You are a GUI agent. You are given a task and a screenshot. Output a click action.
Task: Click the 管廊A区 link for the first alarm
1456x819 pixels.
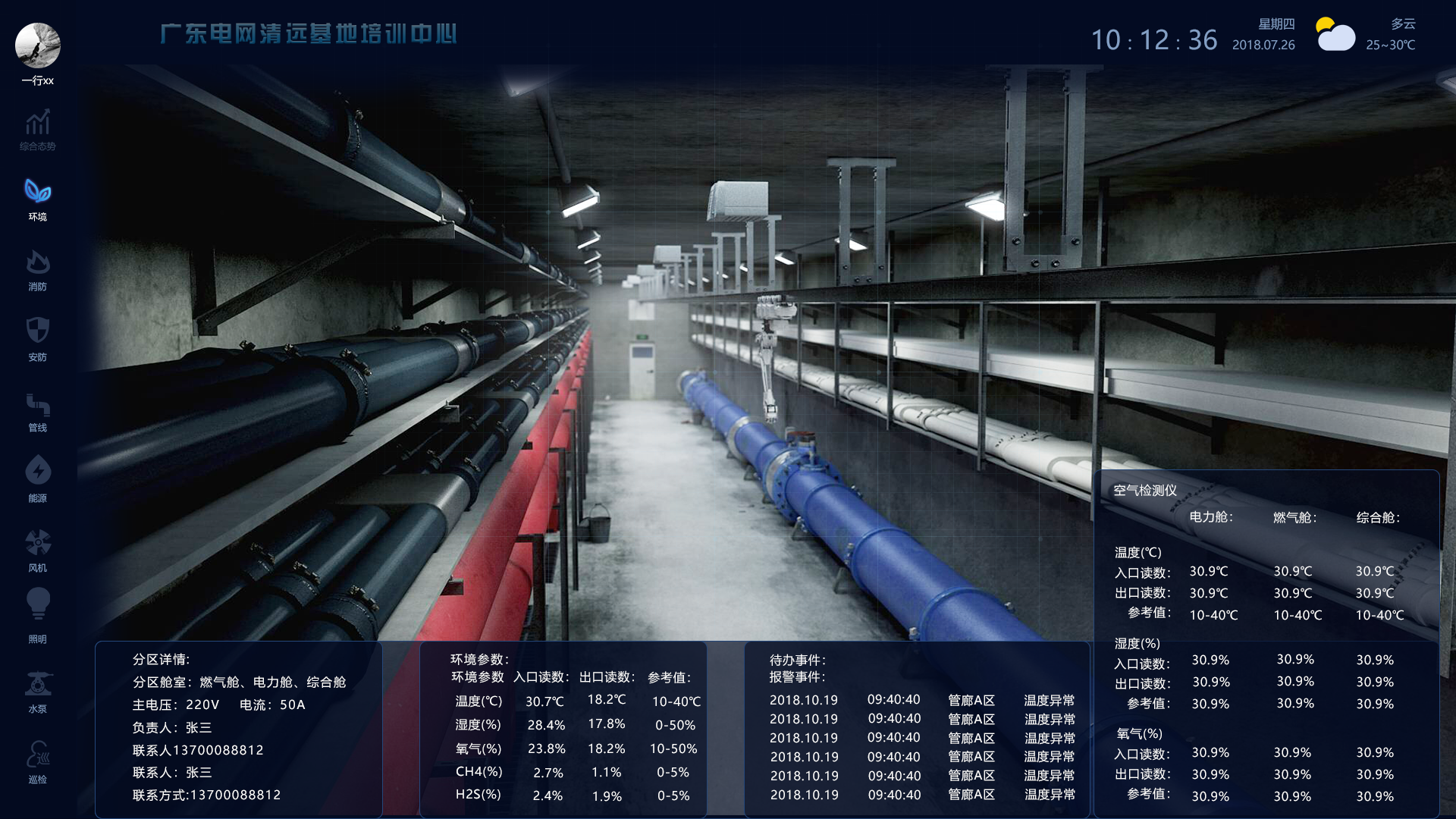coord(971,700)
